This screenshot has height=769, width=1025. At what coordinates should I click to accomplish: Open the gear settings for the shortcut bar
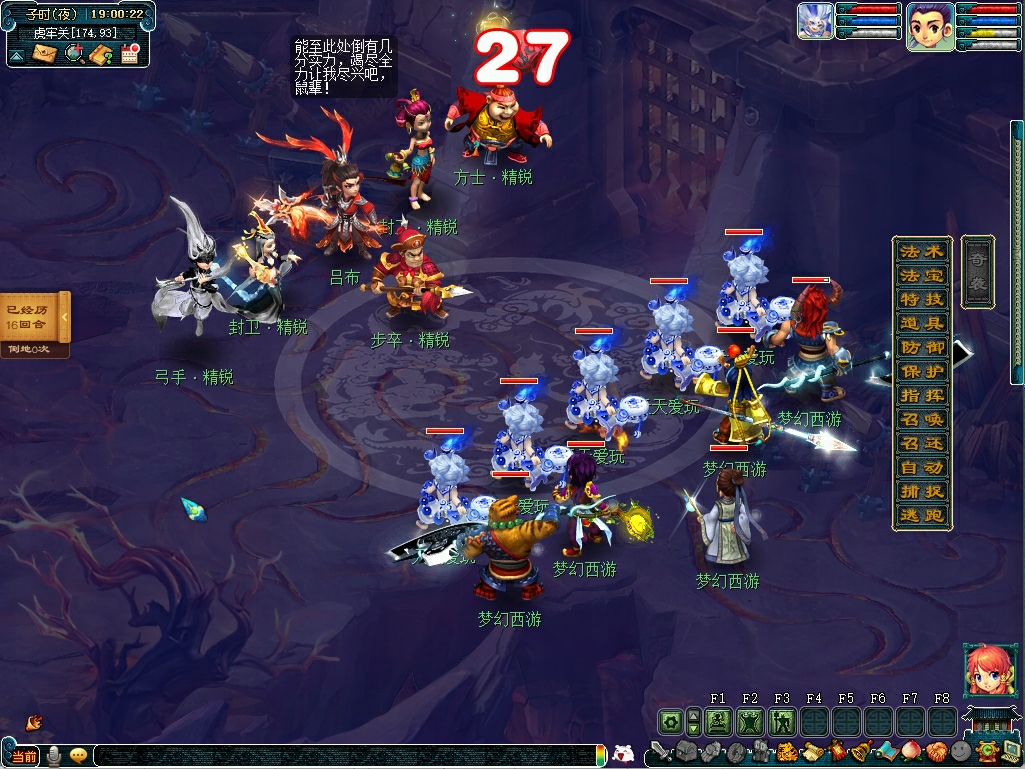671,721
